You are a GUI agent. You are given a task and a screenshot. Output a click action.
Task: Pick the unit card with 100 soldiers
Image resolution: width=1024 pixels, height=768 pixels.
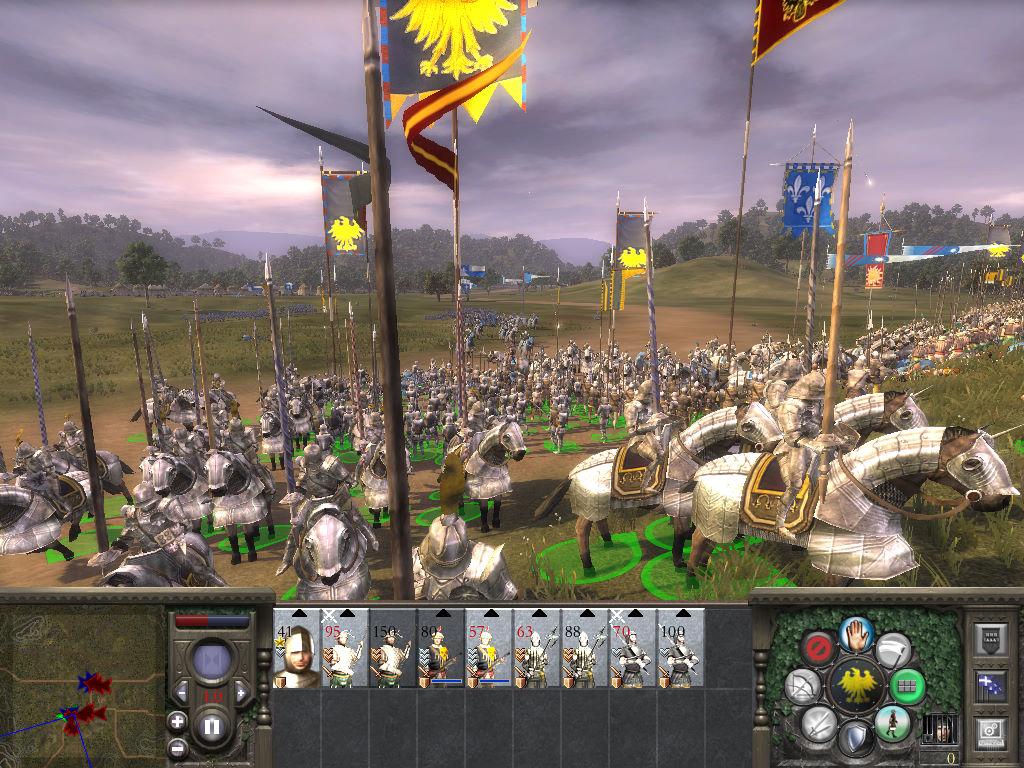[681, 650]
